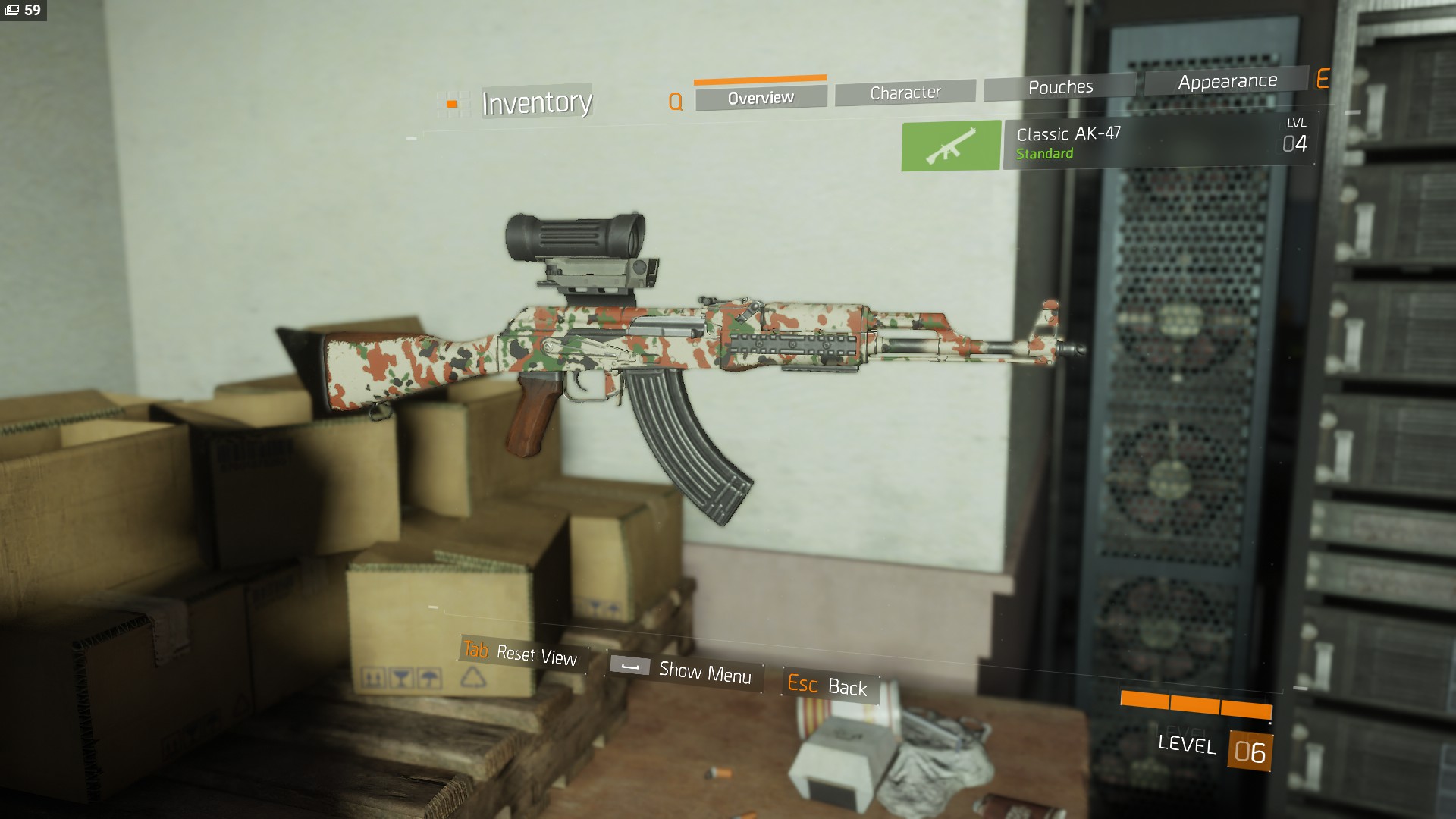Select the Pouches tab
This screenshot has height=819, width=1456.
click(1060, 87)
